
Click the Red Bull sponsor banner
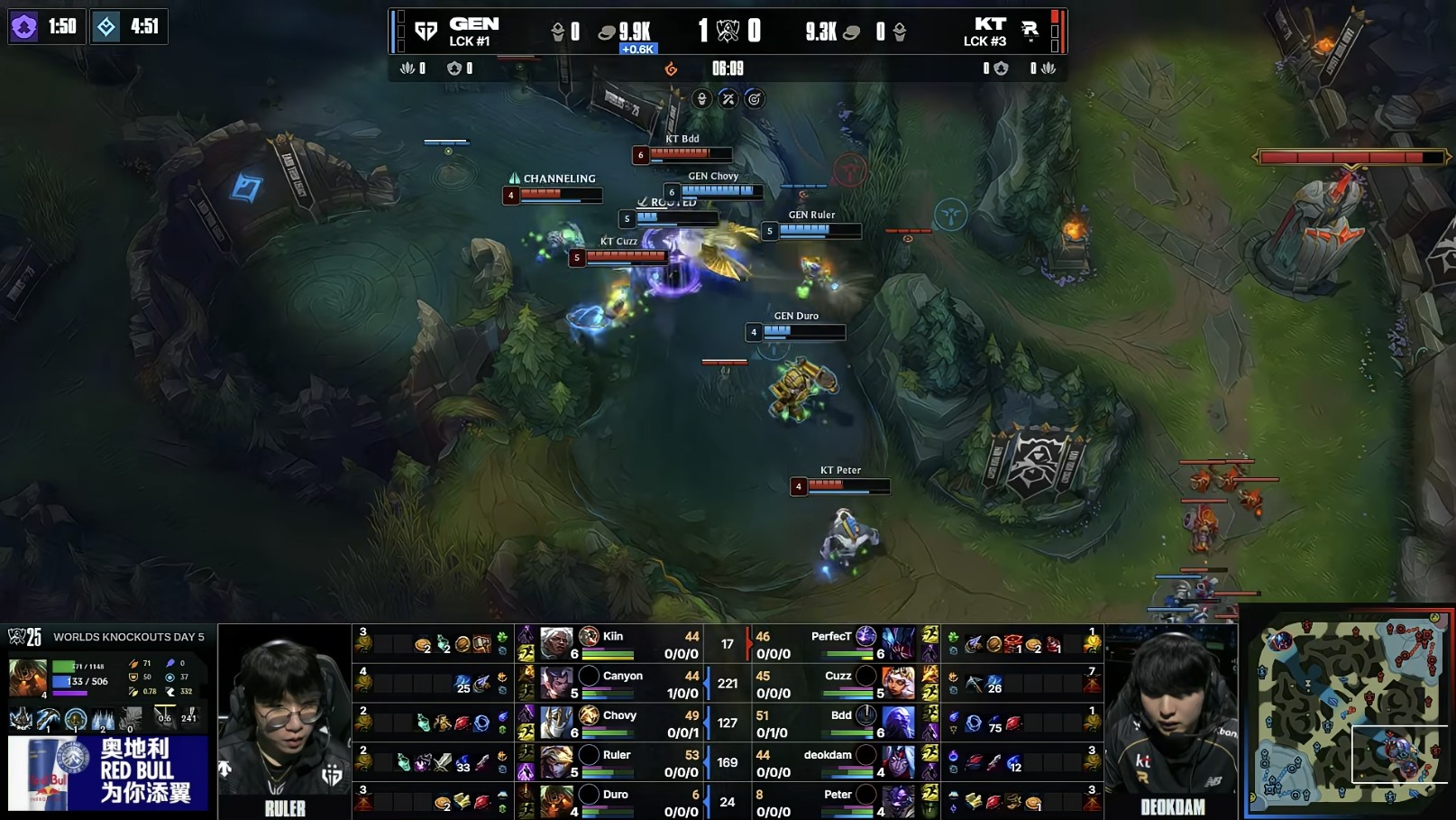(108, 772)
